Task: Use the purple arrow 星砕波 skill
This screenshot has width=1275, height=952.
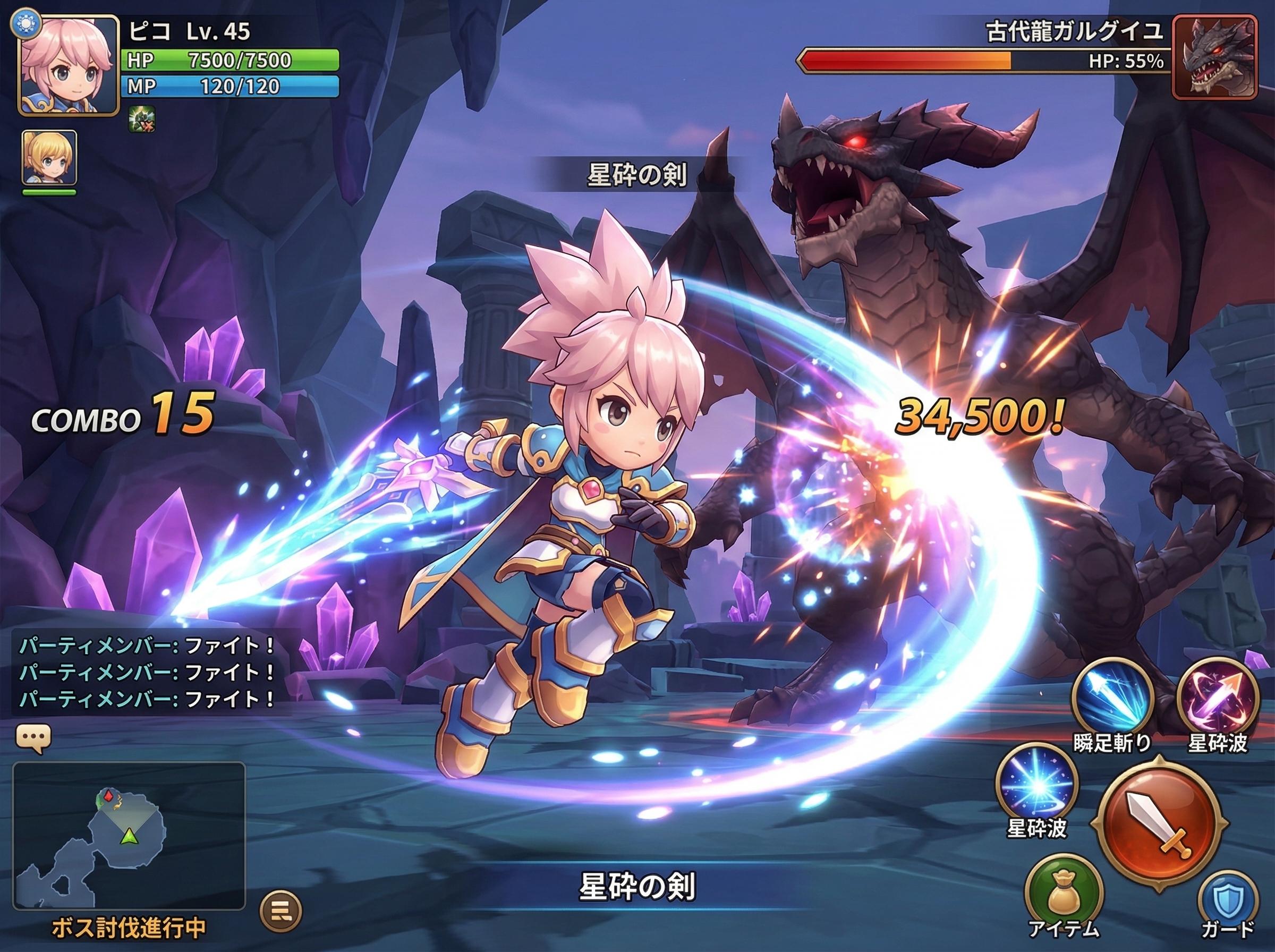Action: (1217, 699)
